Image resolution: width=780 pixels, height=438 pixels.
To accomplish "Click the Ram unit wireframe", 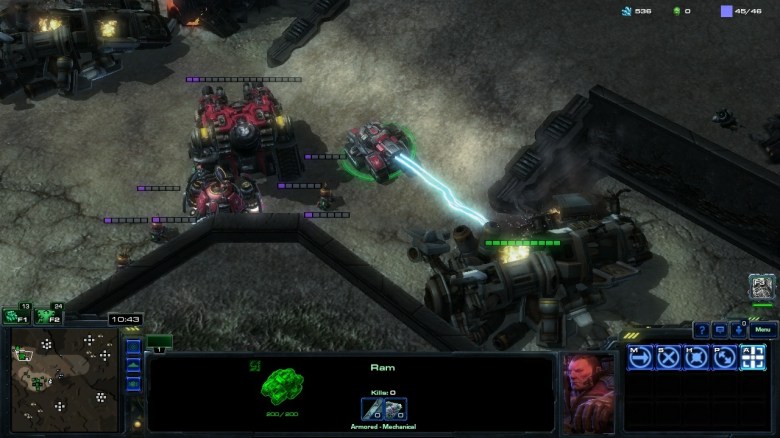I will [x=281, y=386].
